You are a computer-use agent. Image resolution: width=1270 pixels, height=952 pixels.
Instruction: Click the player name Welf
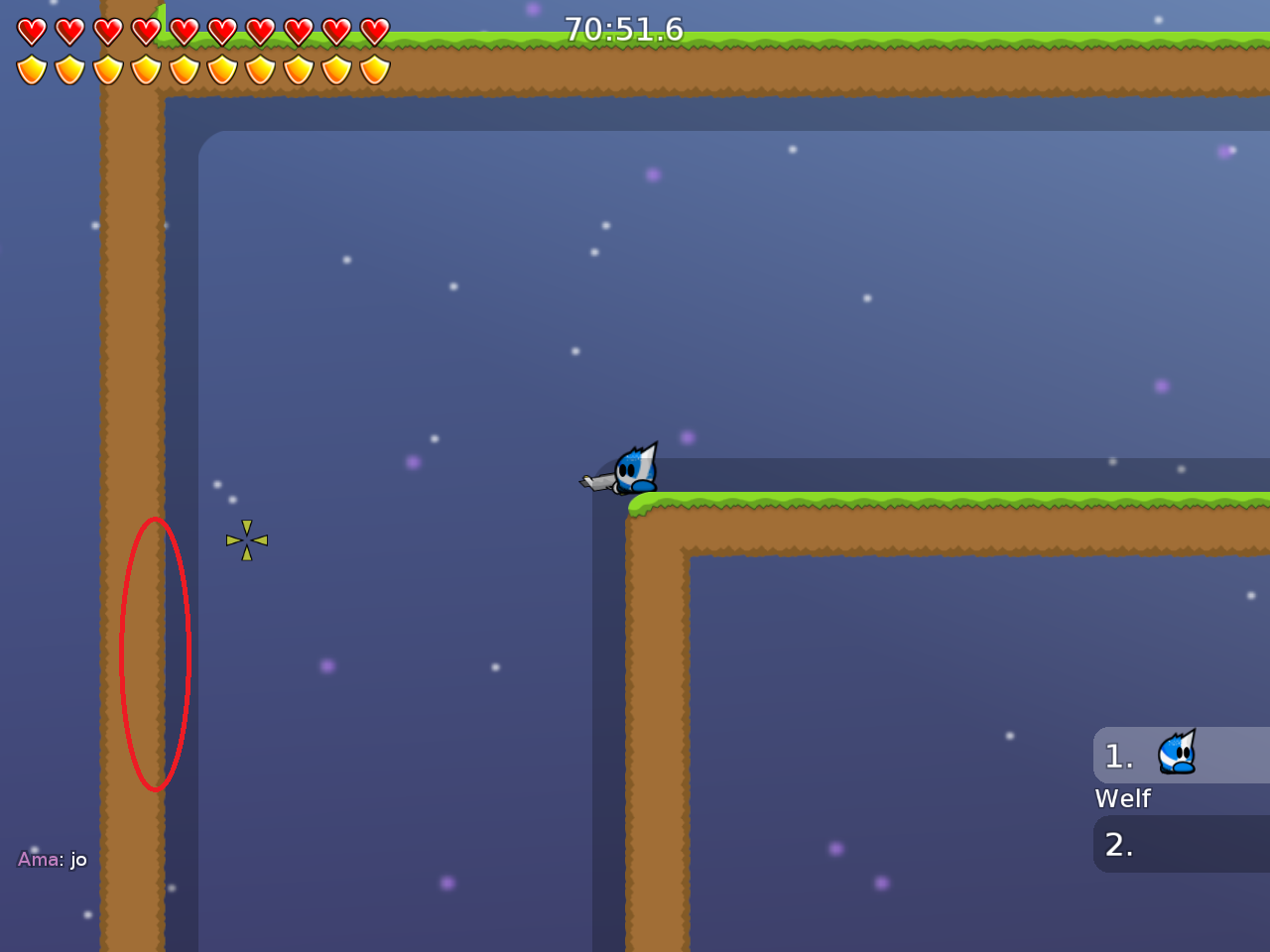(1122, 798)
